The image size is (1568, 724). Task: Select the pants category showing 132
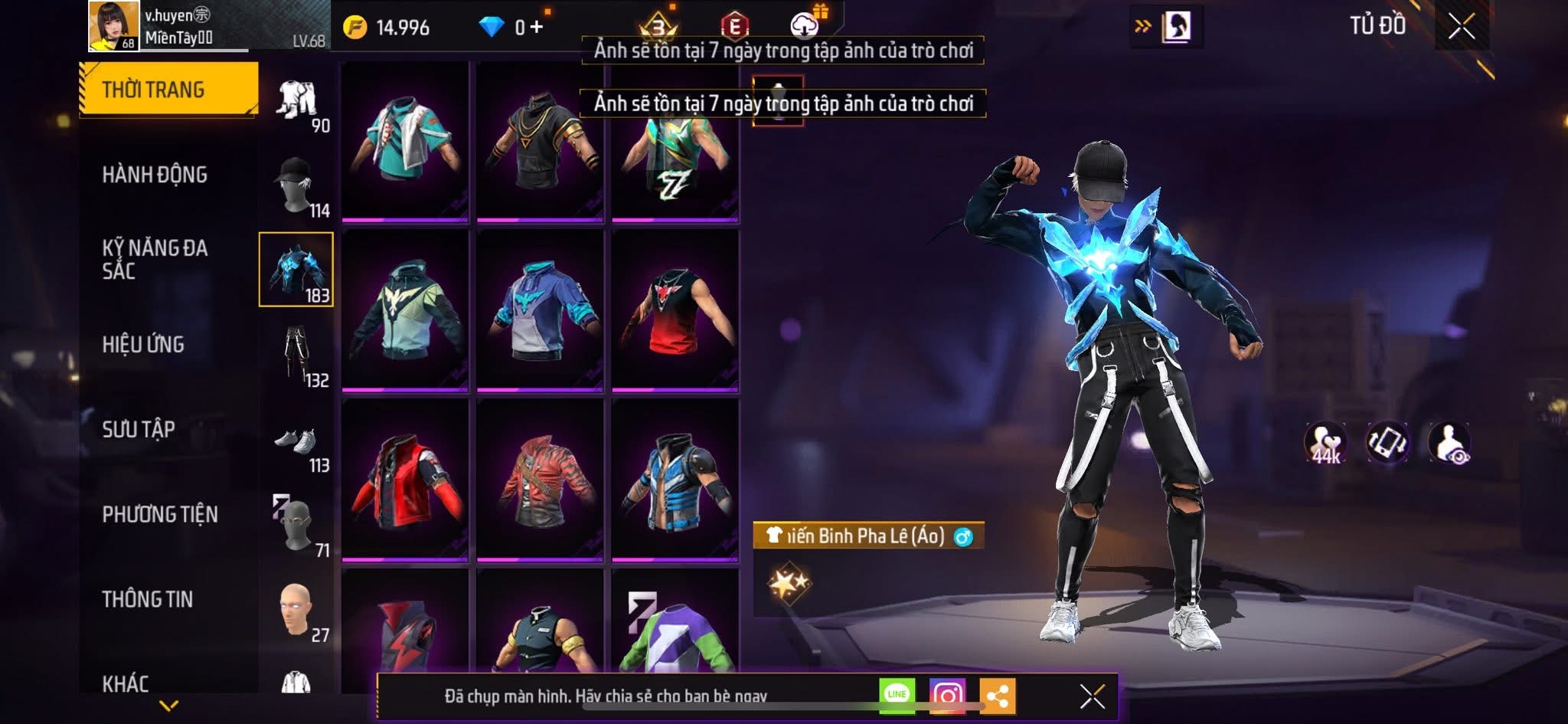point(296,355)
